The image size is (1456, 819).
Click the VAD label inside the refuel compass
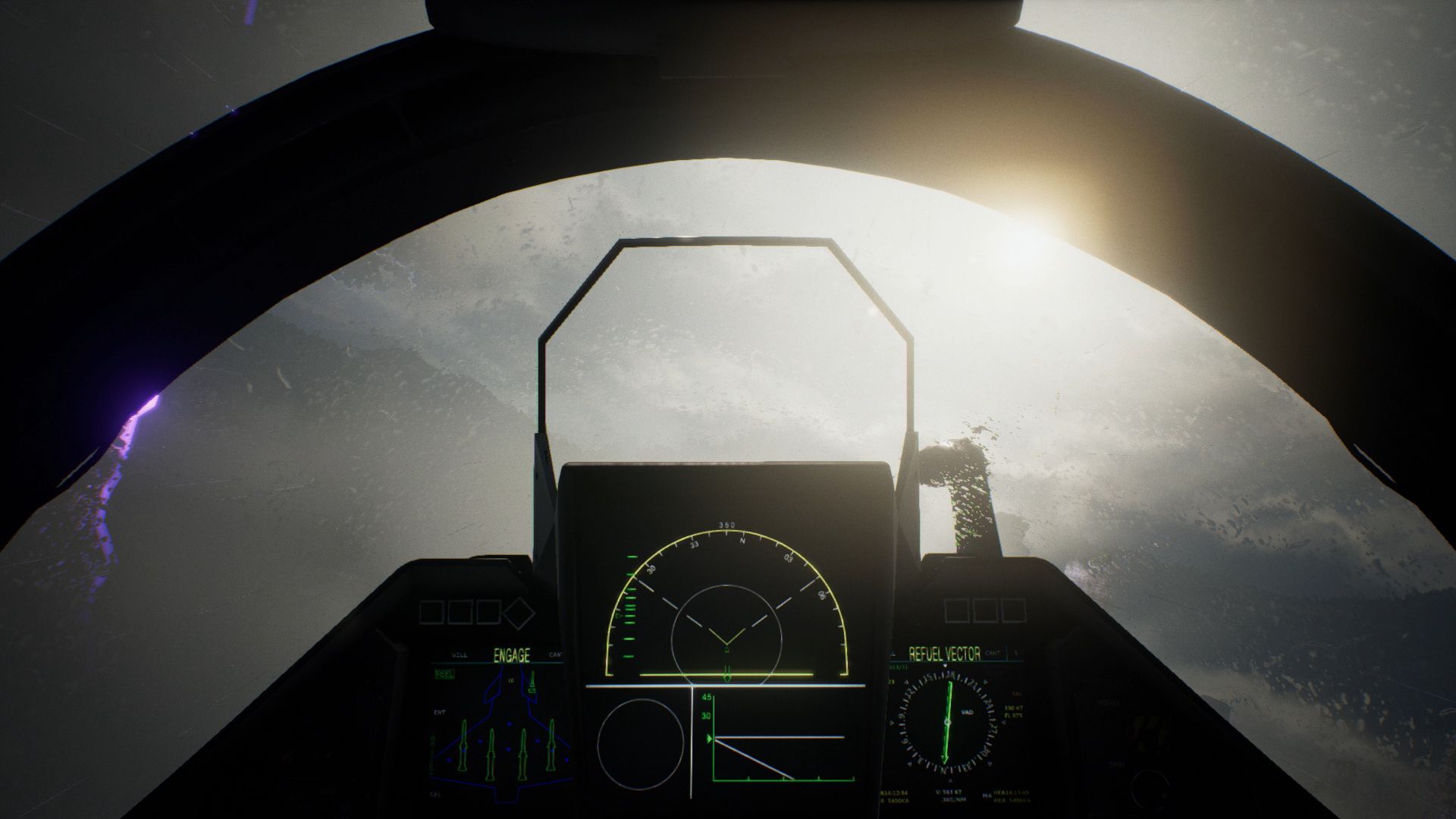[x=968, y=712]
